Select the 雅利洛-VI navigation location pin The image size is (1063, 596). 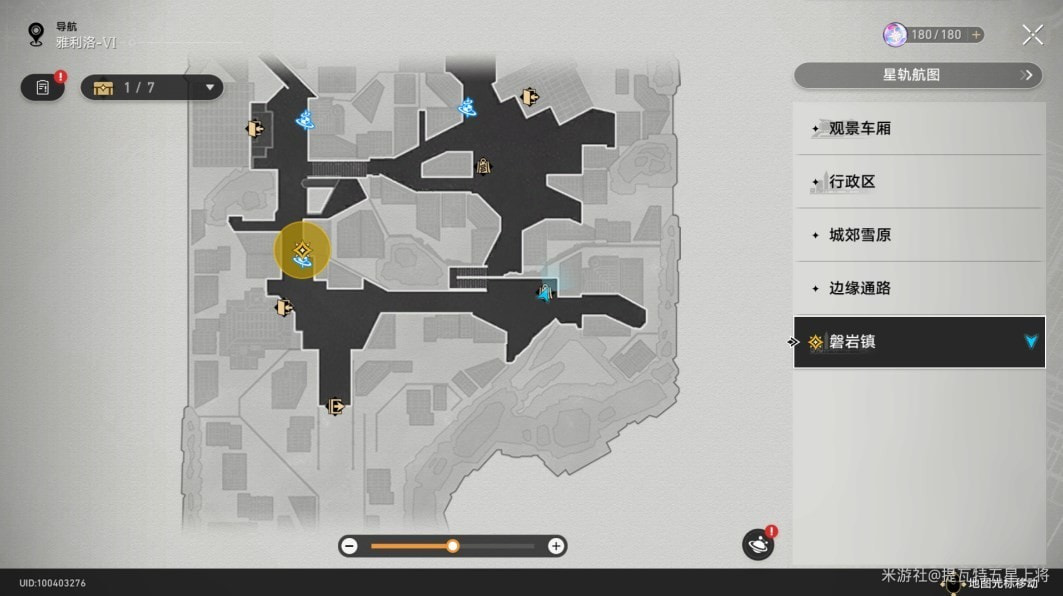[37, 35]
